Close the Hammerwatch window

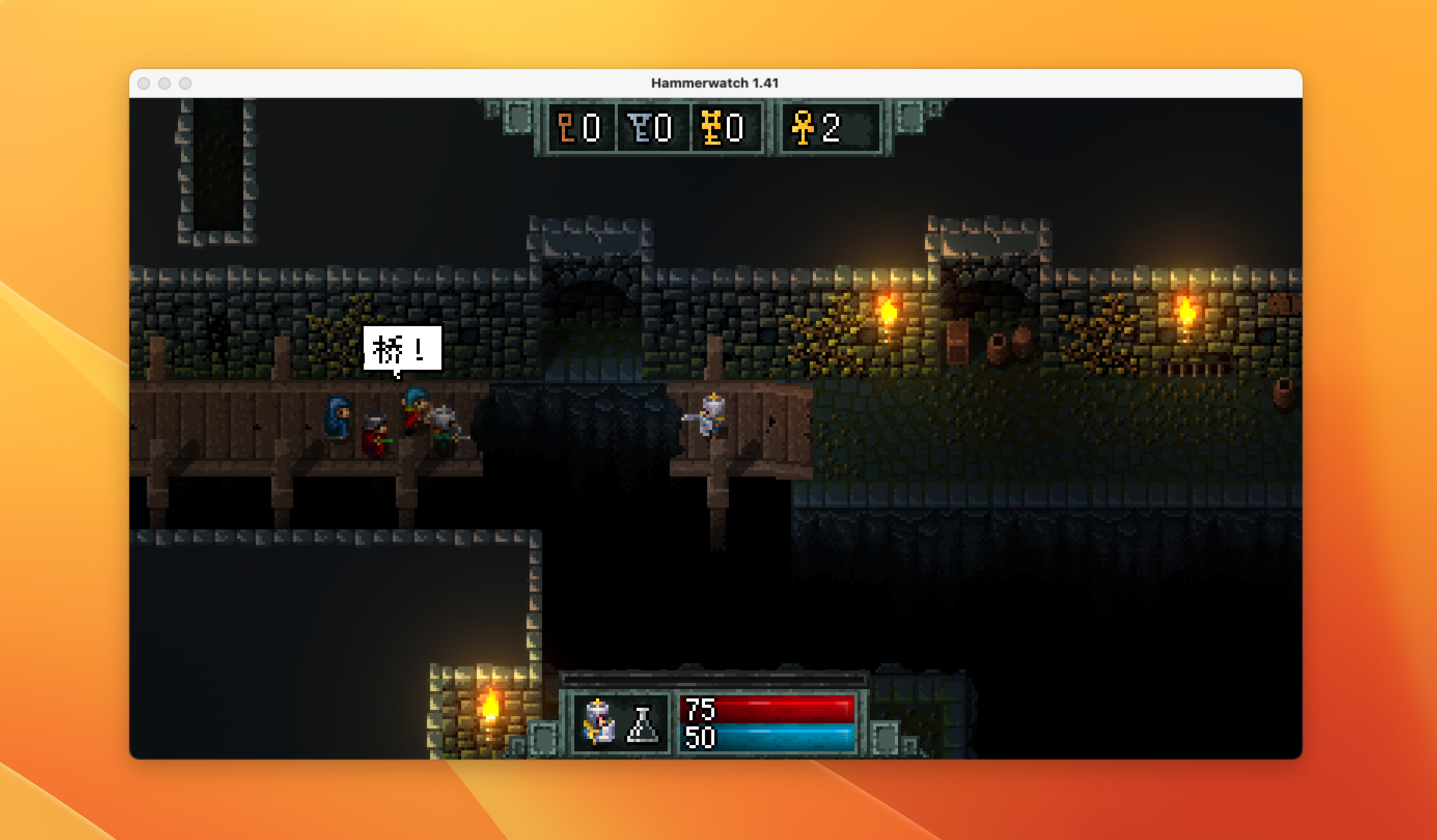(144, 84)
